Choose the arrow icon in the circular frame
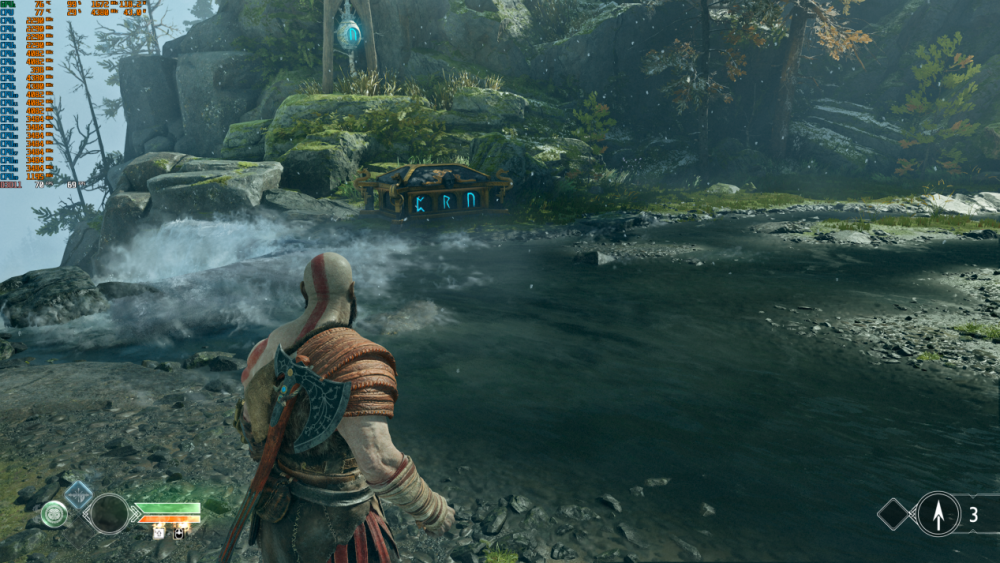 click(x=938, y=514)
